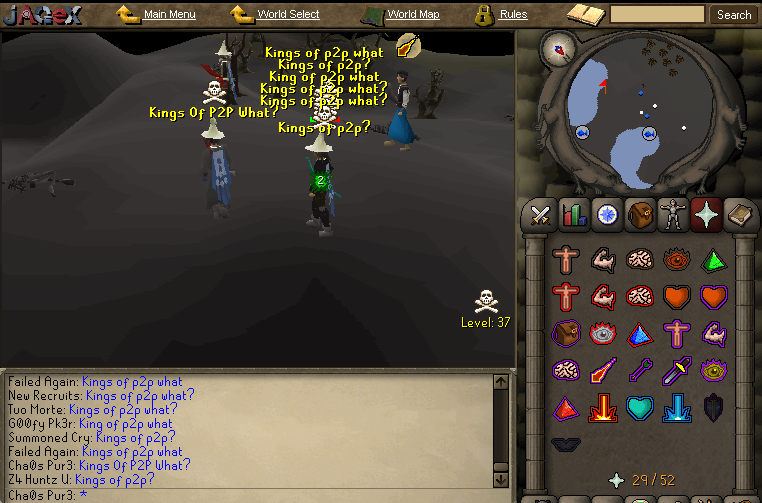Open the worn equipment tab

pyautogui.click(x=673, y=214)
